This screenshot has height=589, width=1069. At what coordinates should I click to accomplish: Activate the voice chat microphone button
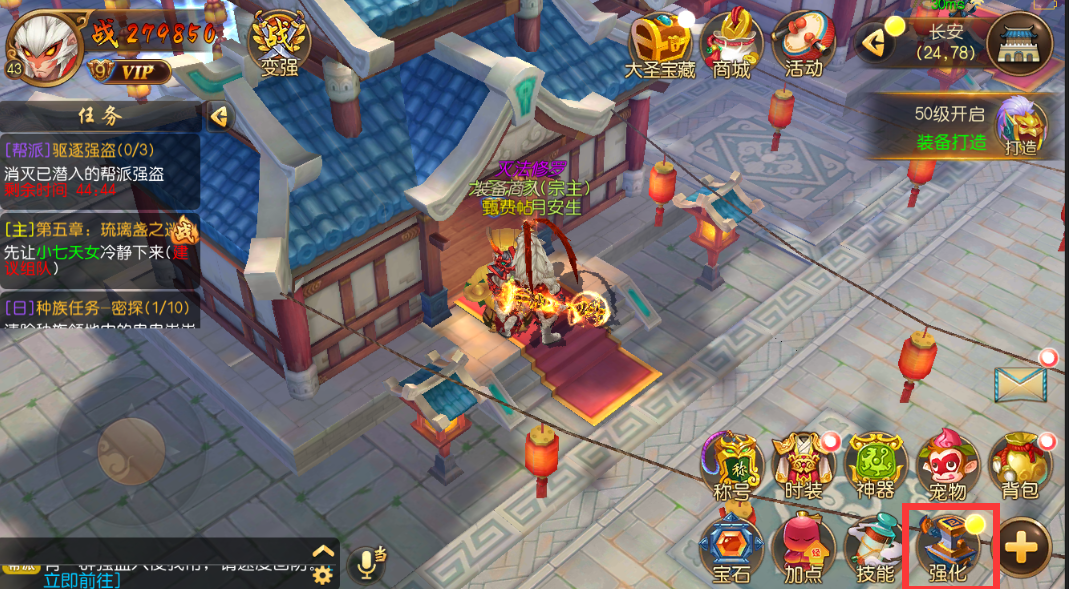pyautogui.click(x=368, y=565)
